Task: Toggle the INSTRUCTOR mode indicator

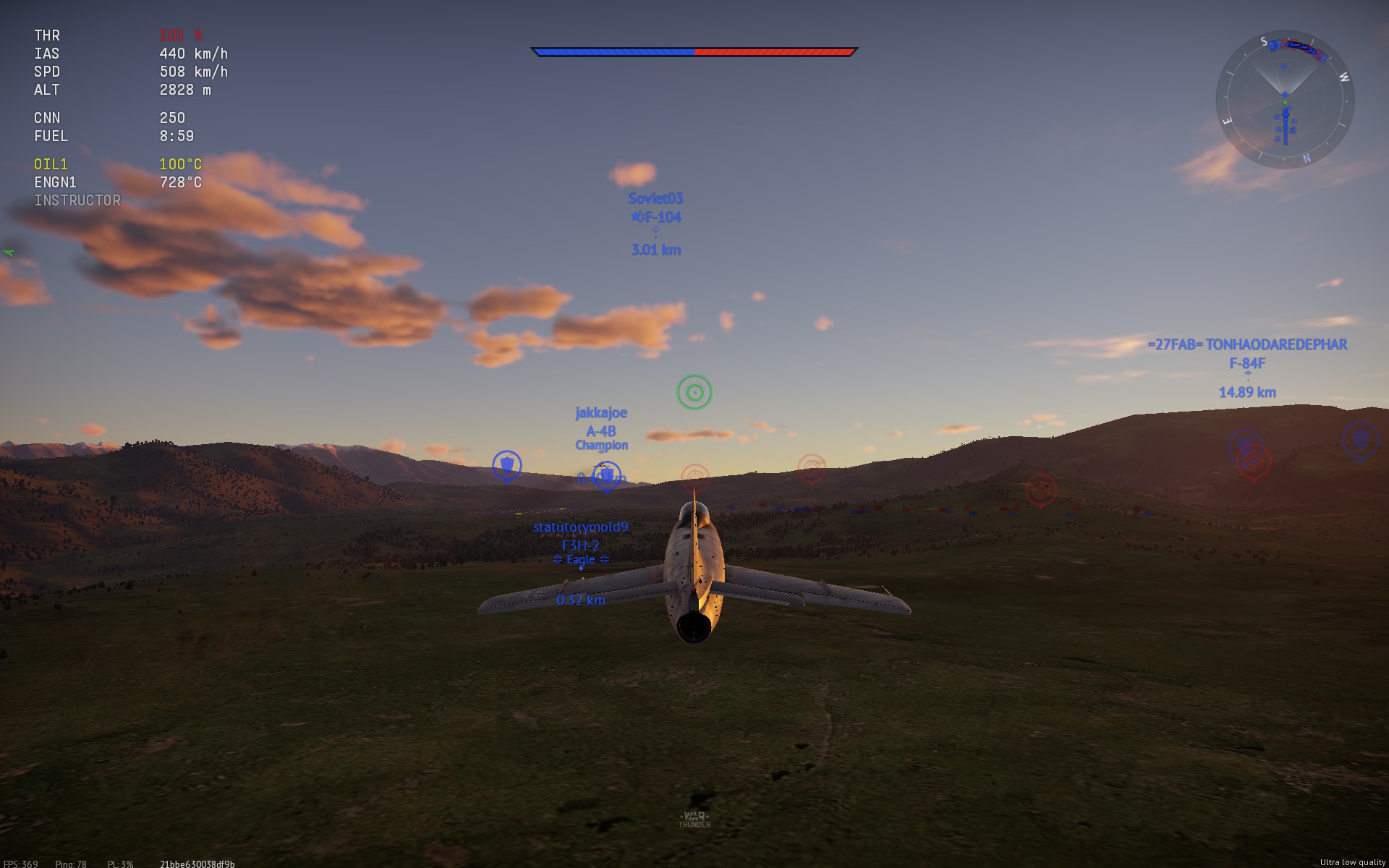Action: [x=77, y=200]
